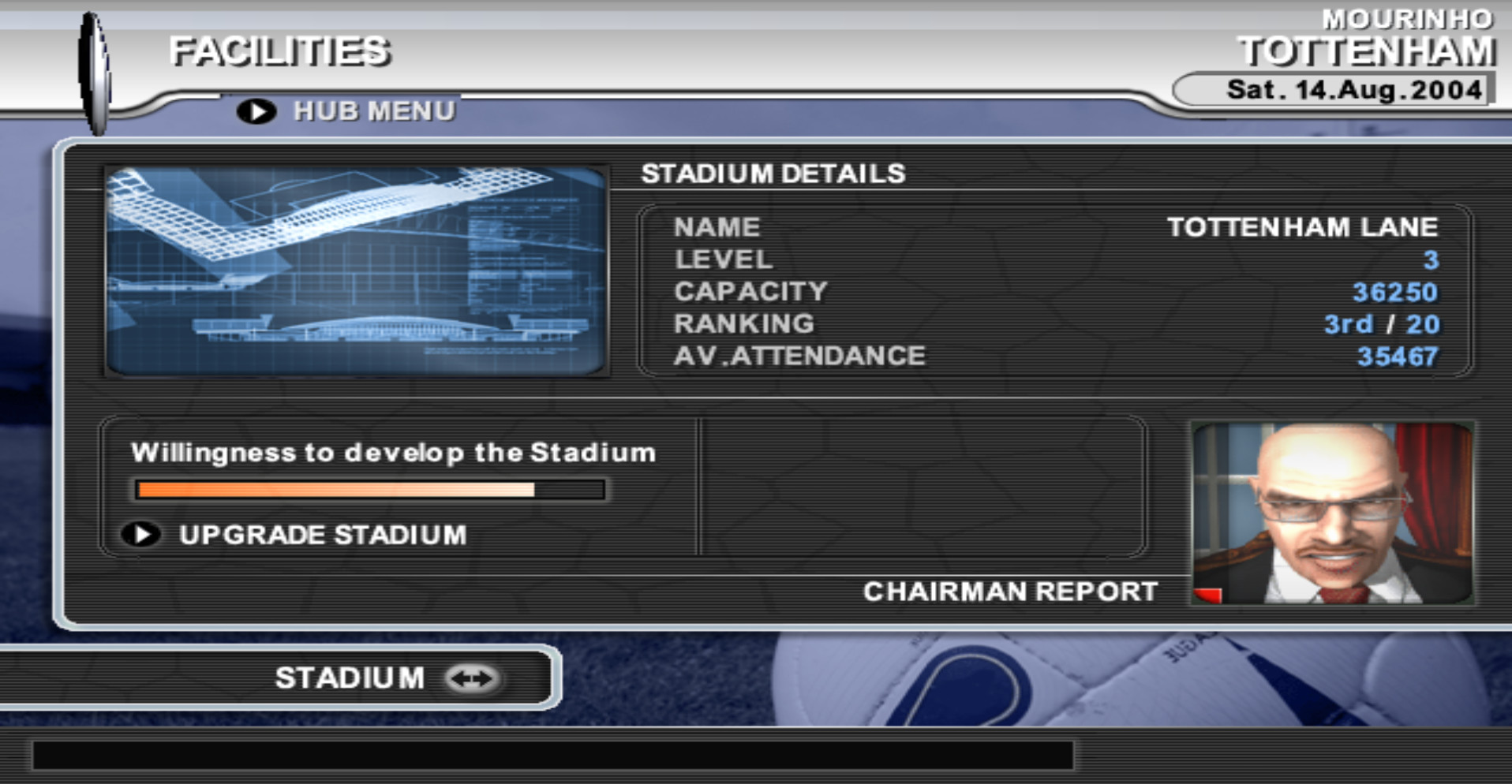Click the LEVEL value showing 3
This screenshot has width=1512, height=784.
point(1428,259)
